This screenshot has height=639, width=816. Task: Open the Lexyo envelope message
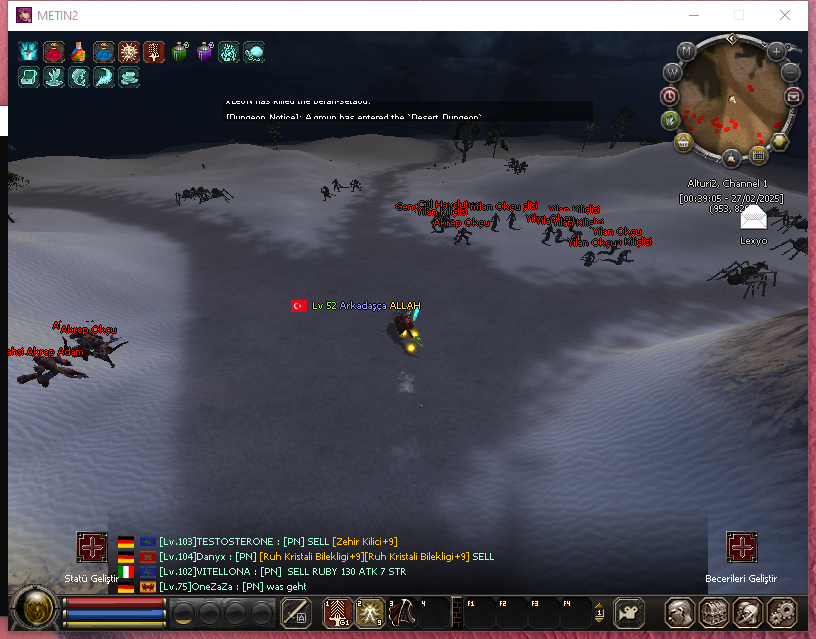coord(753,217)
